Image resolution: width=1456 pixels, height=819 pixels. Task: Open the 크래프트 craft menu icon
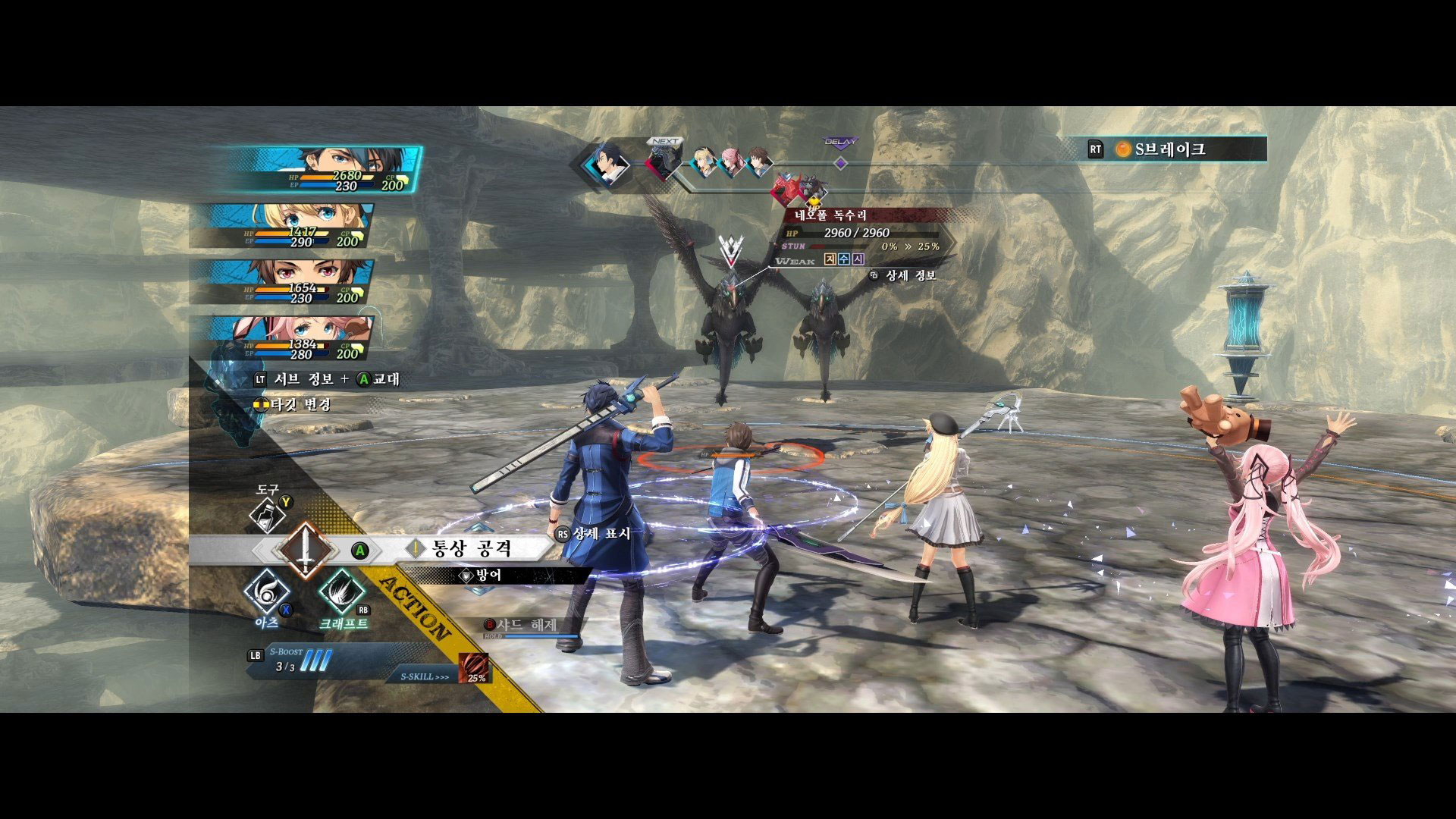pos(341,592)
